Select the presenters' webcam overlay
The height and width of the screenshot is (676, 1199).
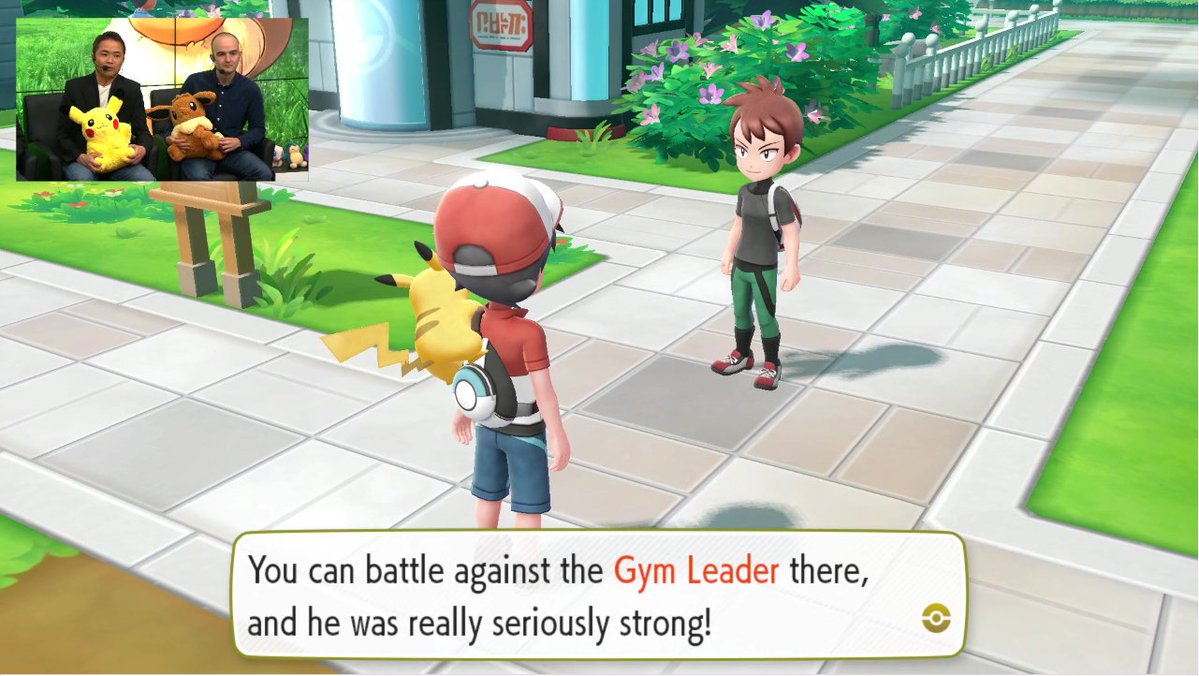(162, 98)
